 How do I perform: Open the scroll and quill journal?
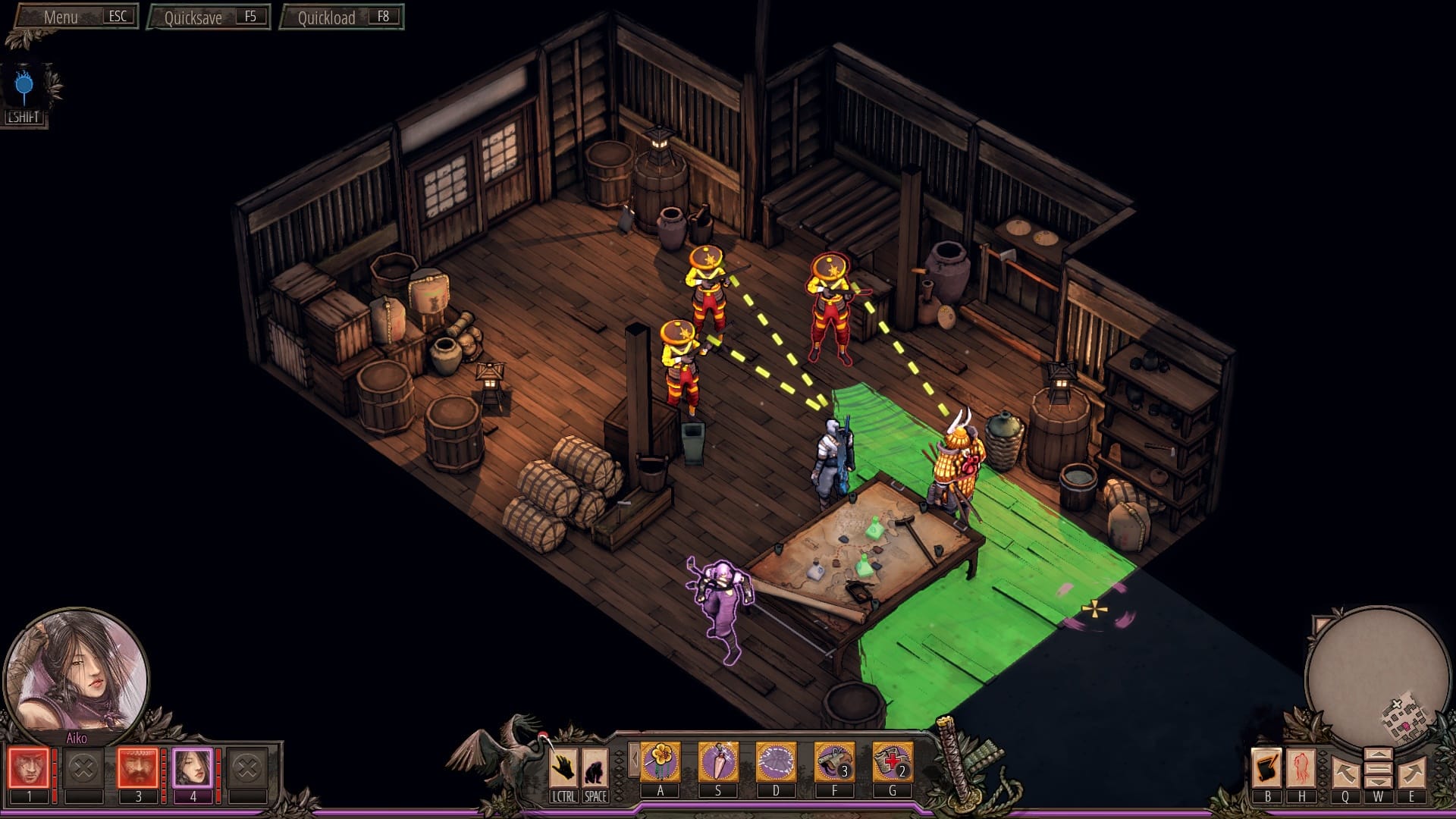click(1266, 768)
